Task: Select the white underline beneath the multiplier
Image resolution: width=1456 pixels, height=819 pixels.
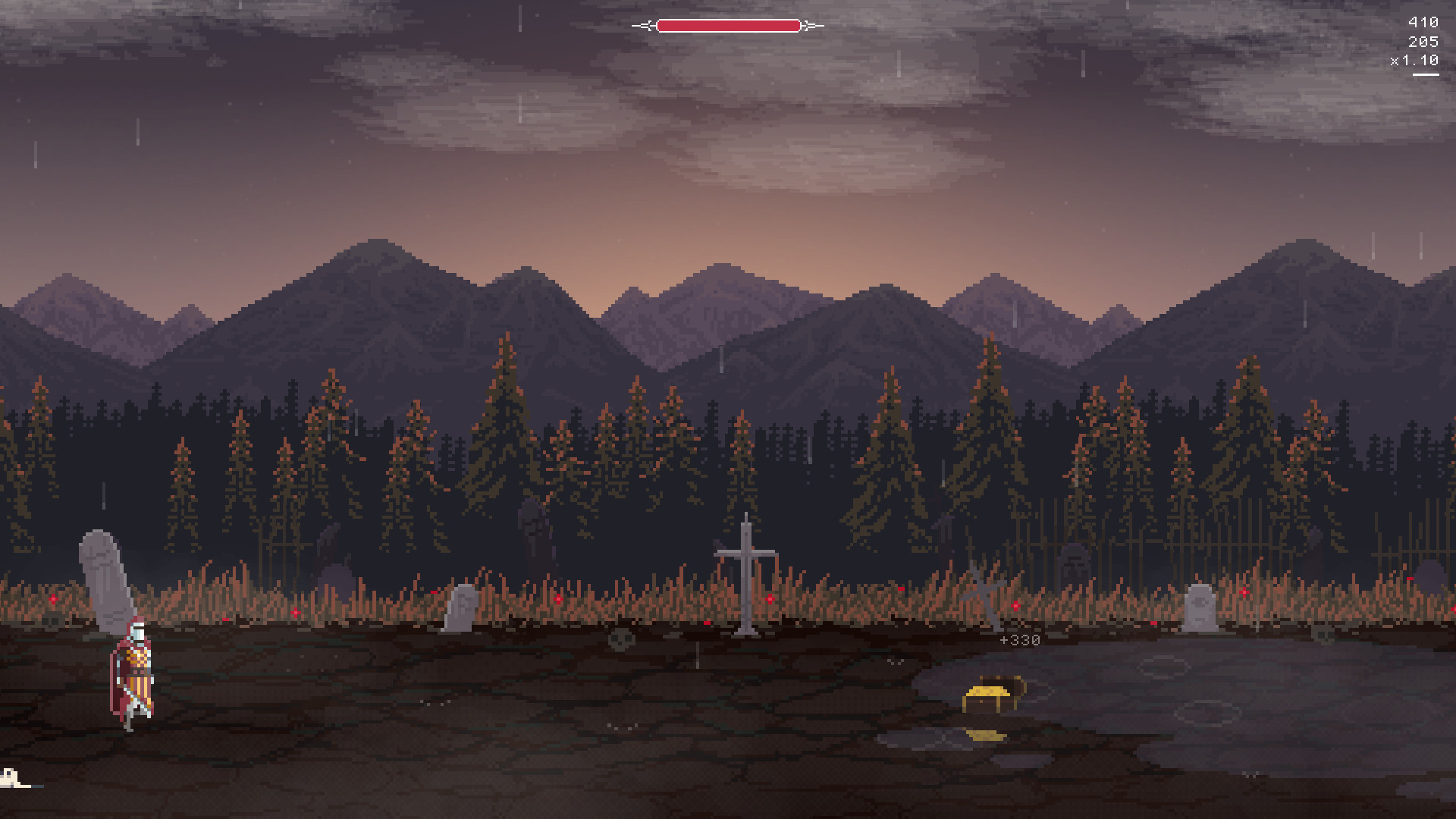Action: tap(1424, 74)
